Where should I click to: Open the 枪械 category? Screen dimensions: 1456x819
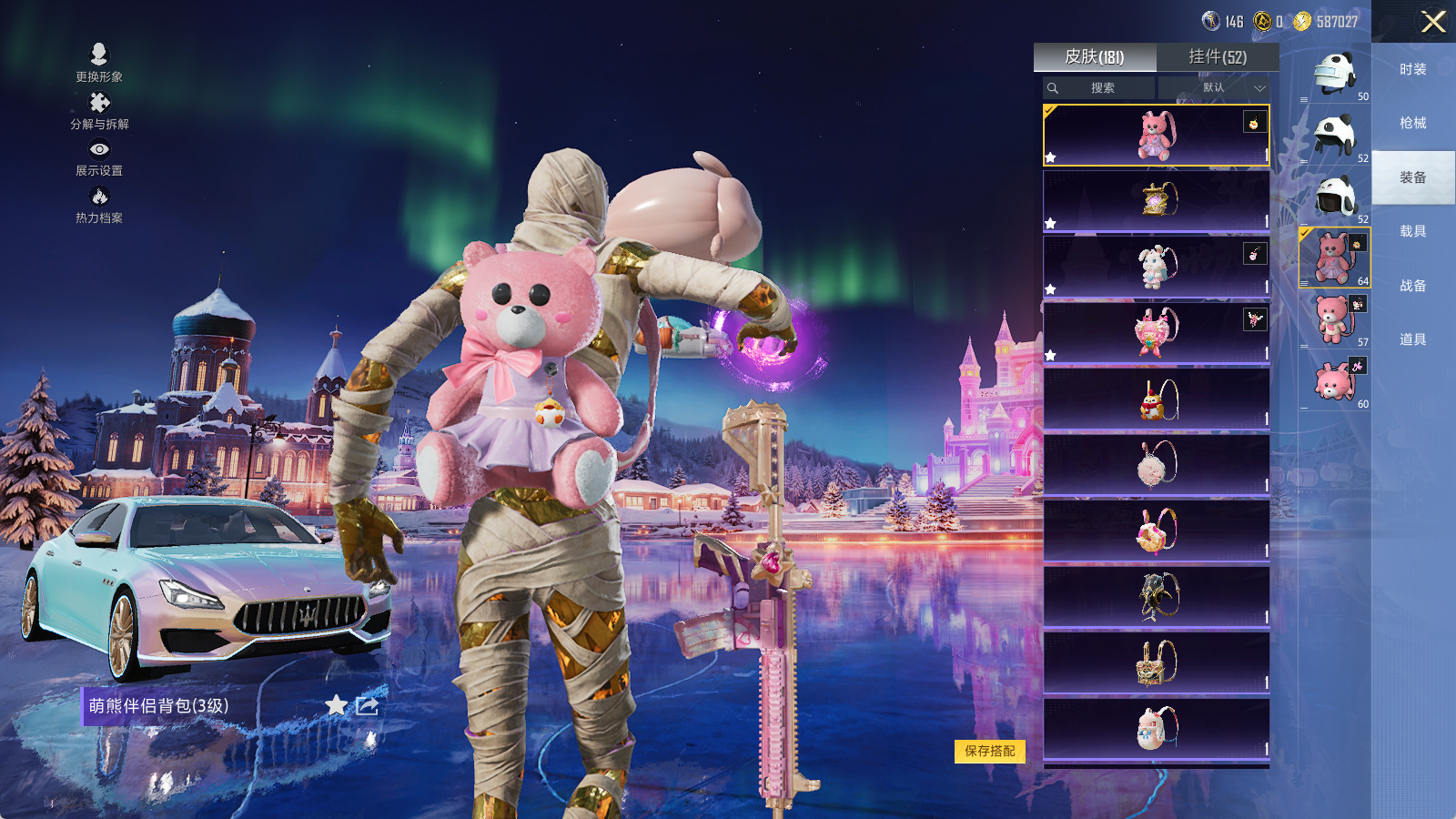[1413, 123]
